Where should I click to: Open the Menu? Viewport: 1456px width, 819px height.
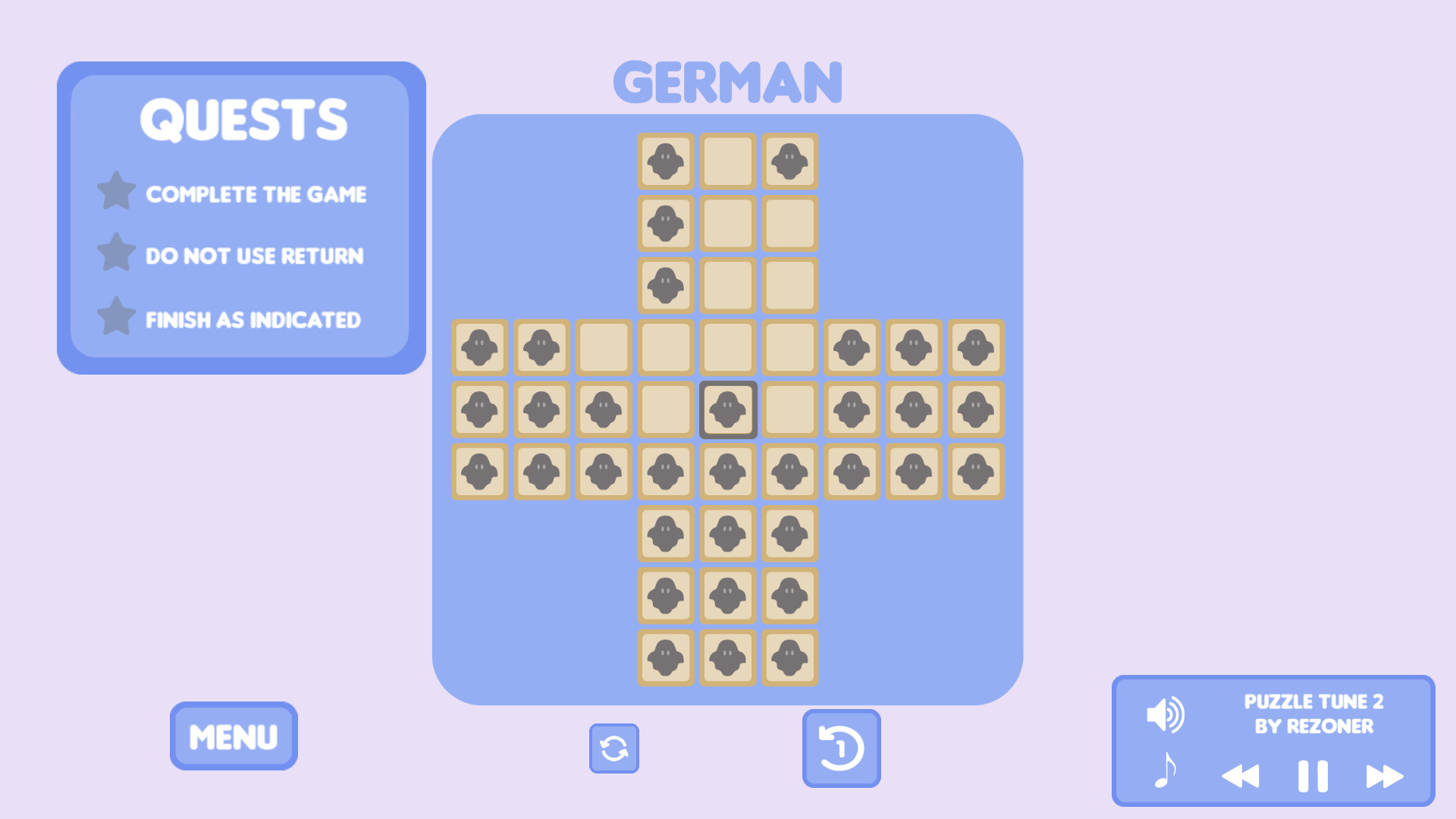[x=233, y=735]
